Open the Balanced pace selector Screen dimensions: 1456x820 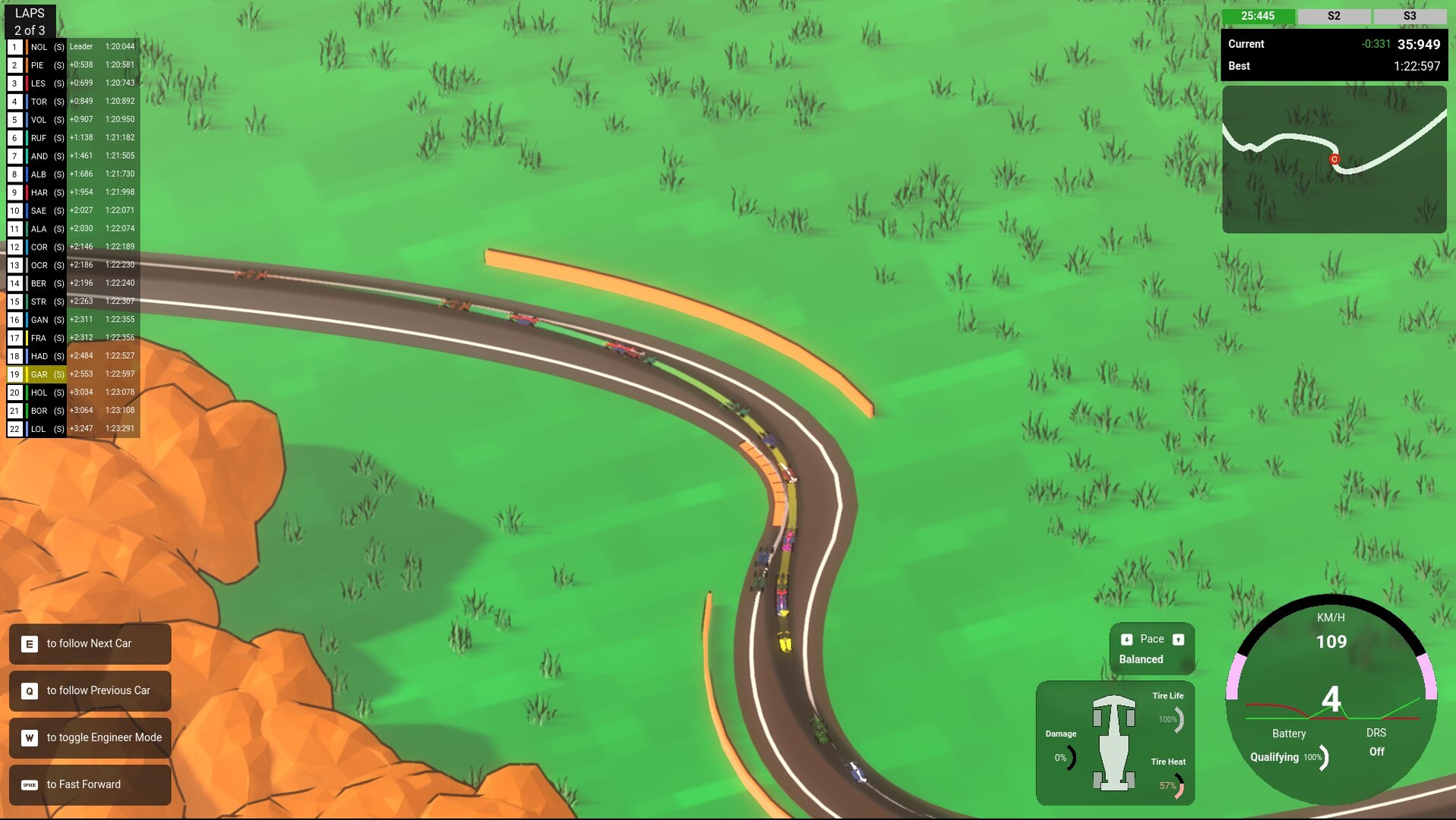(x=1141, y=659)
